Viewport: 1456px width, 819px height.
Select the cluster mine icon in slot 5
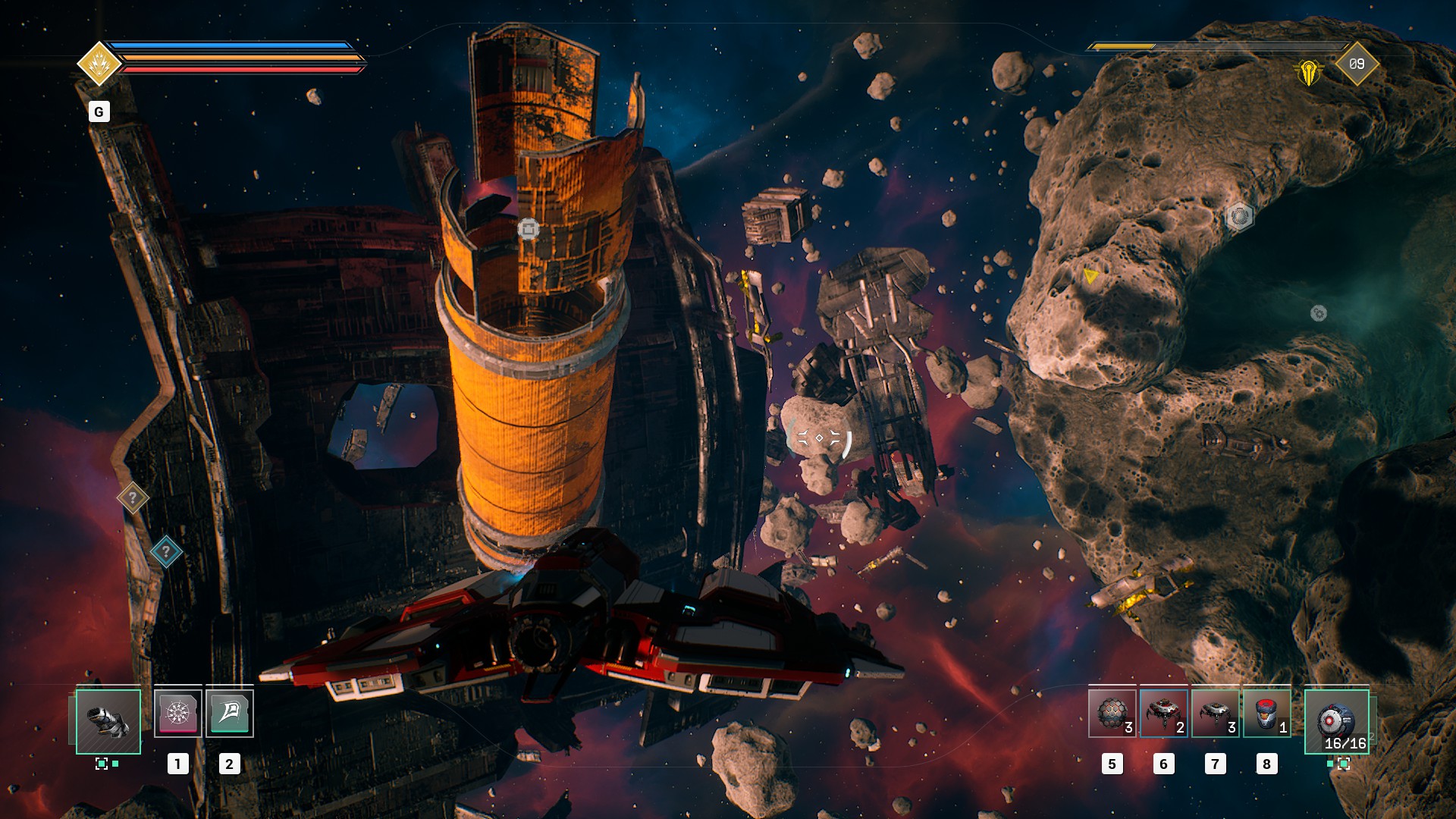pyautogui.click(x=1112, y=711)
